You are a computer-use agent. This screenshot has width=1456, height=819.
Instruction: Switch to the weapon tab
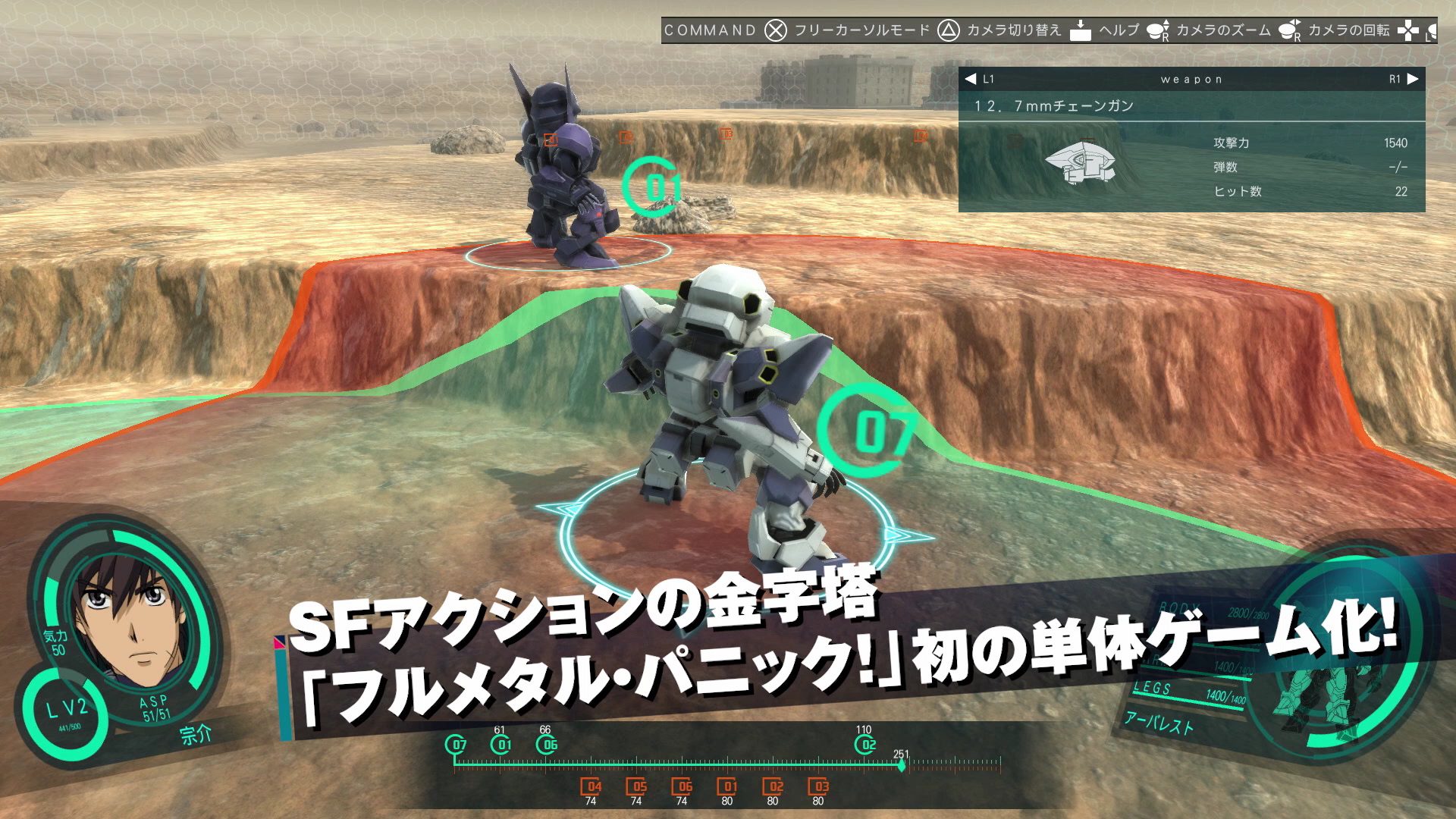1191,78
